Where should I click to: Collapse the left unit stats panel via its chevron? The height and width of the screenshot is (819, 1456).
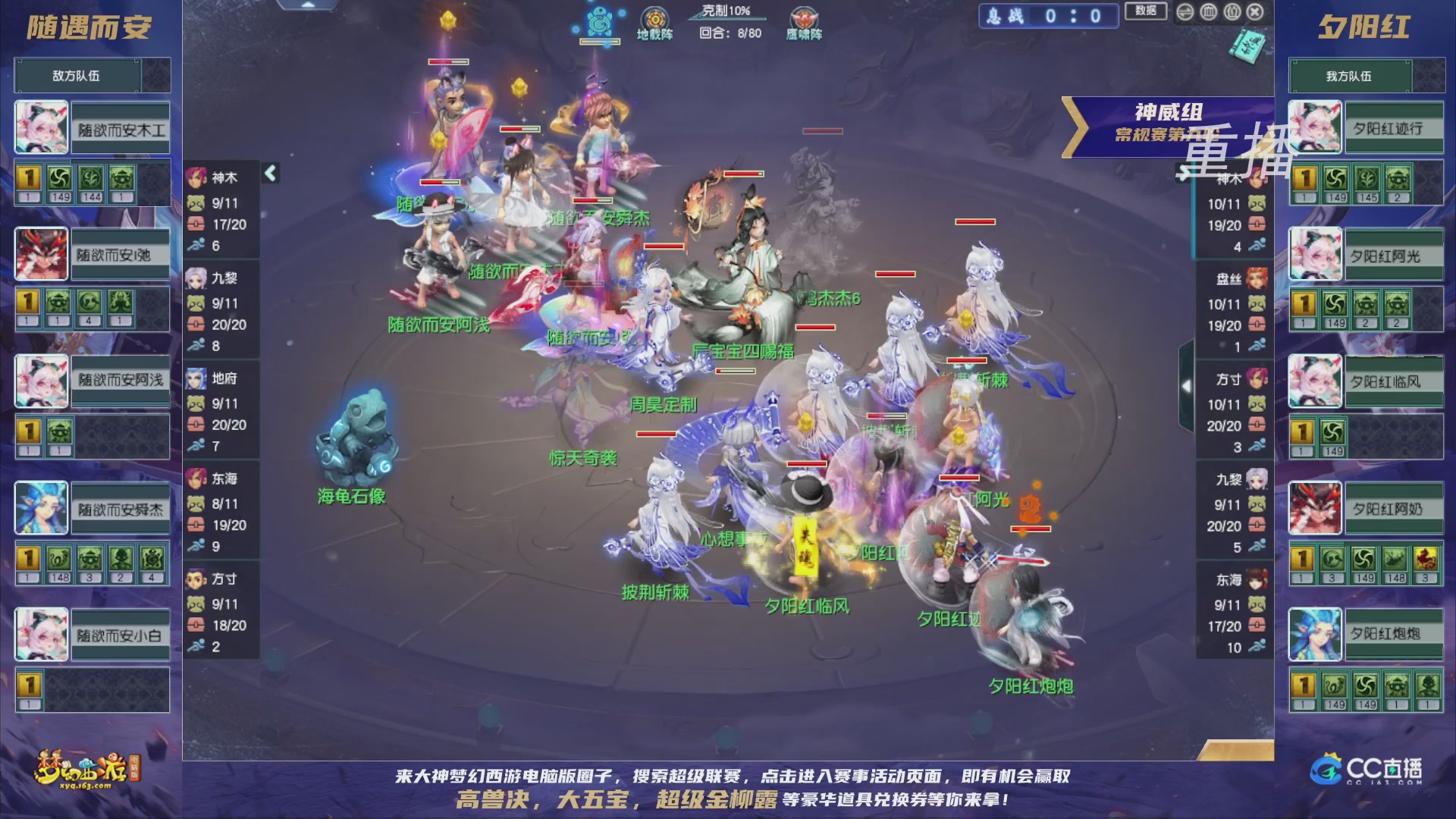269,173
